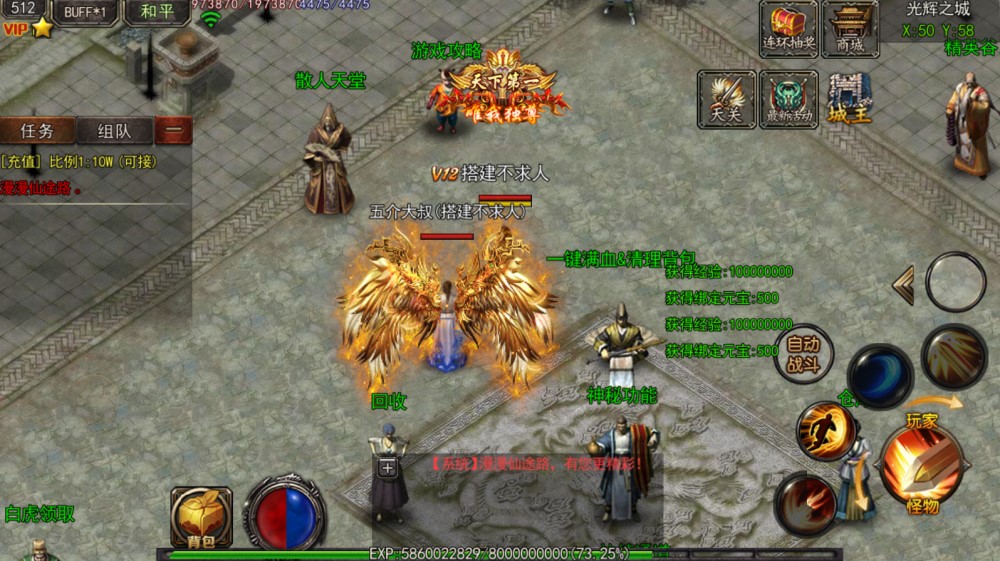This screenshot has height=561, width=1000.
Task: Open the 商城 shop
Action: [x=849, y=28]
